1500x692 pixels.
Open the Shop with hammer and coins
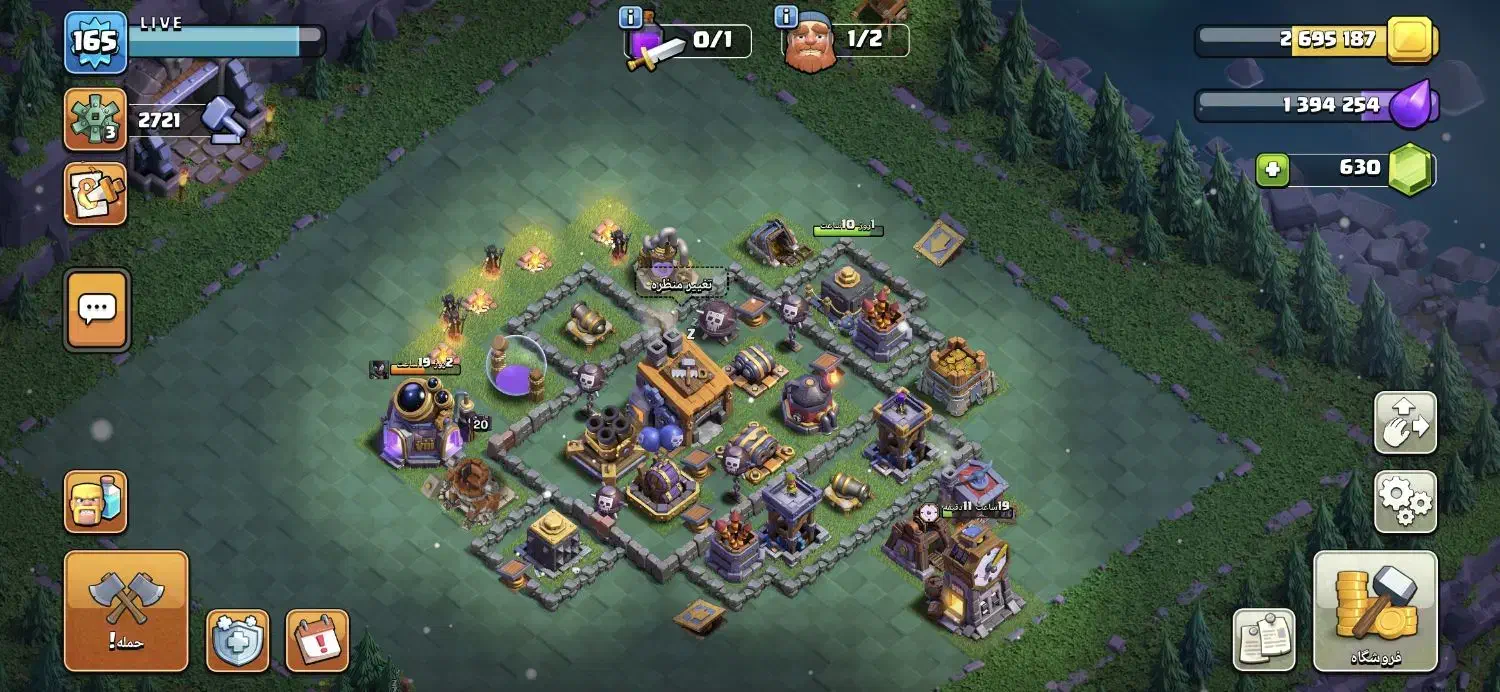(x=1375, y=610)
